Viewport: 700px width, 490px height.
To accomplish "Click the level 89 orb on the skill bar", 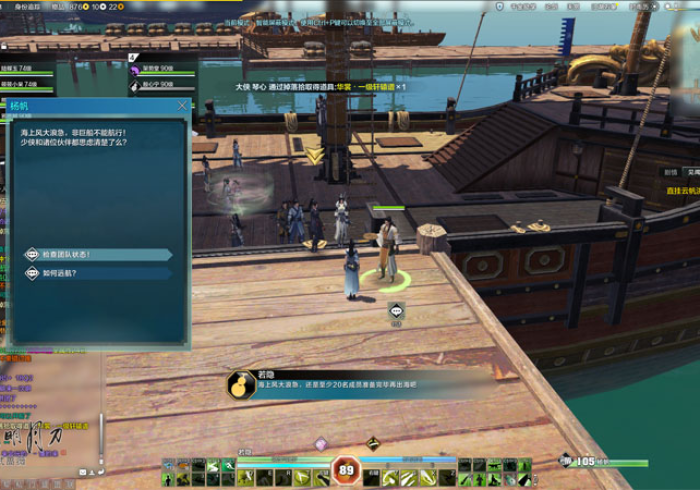I will point(347,469).
